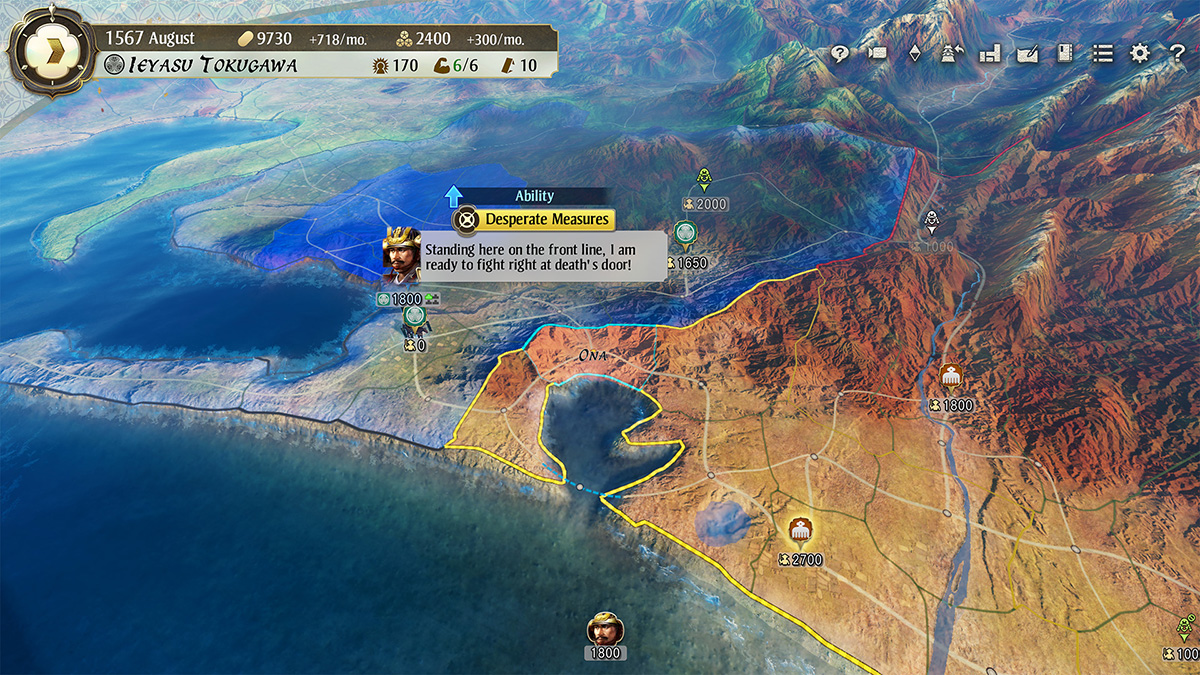Show the list menu icon

1102,54
